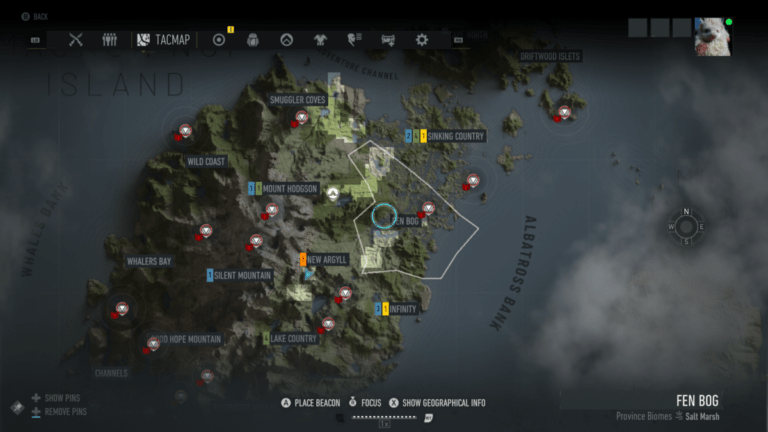This screenshot has width=768, height=432.
Task: Switch to the crossed weapons loadout tab
Action: (x=76, y=40)
